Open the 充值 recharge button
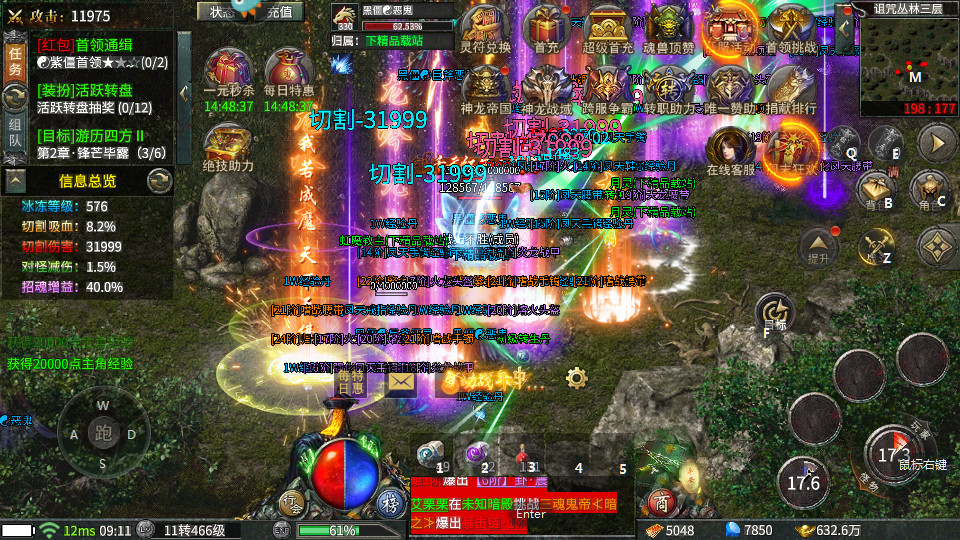The image size is (960, 540). pyautogui.click(x=283, y=11)
